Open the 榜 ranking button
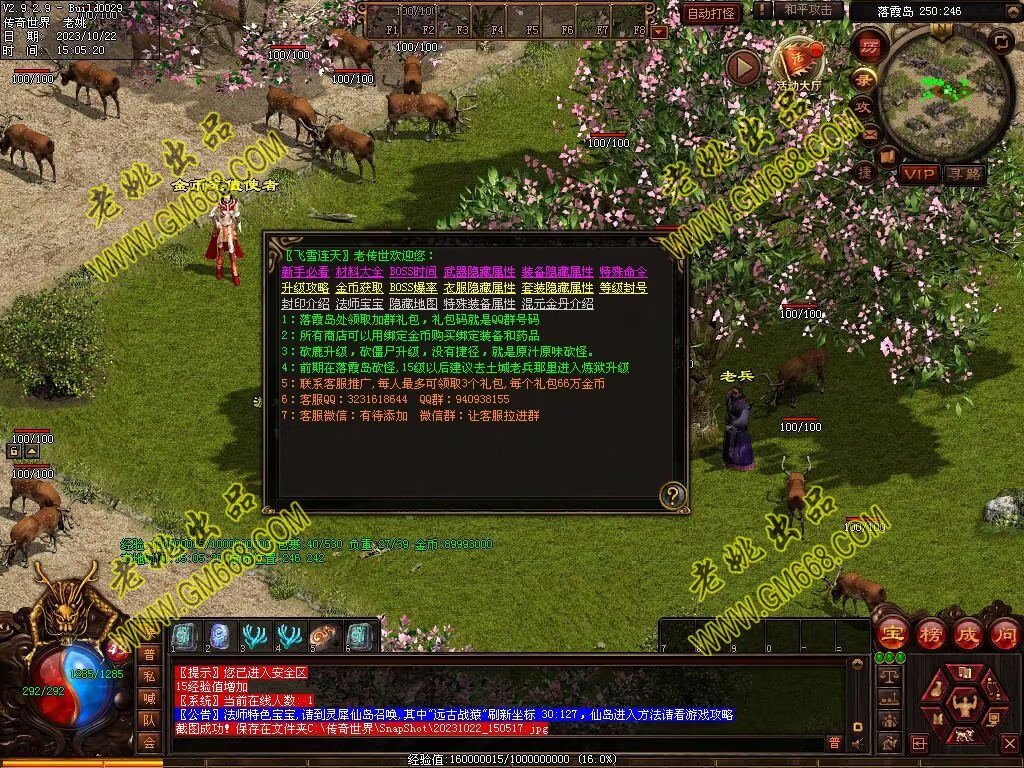Viewport: 1024px width, 768px height. [x=930, y=634]
